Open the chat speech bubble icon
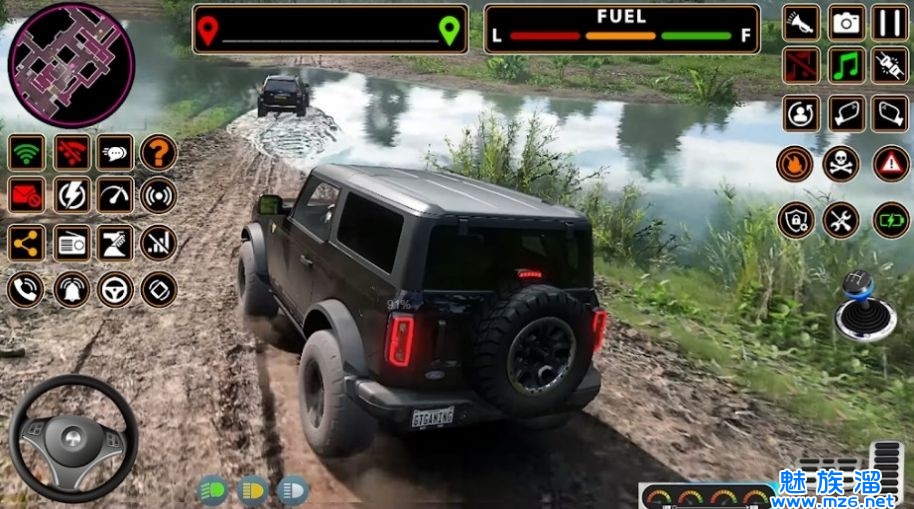 pos(115,152)
